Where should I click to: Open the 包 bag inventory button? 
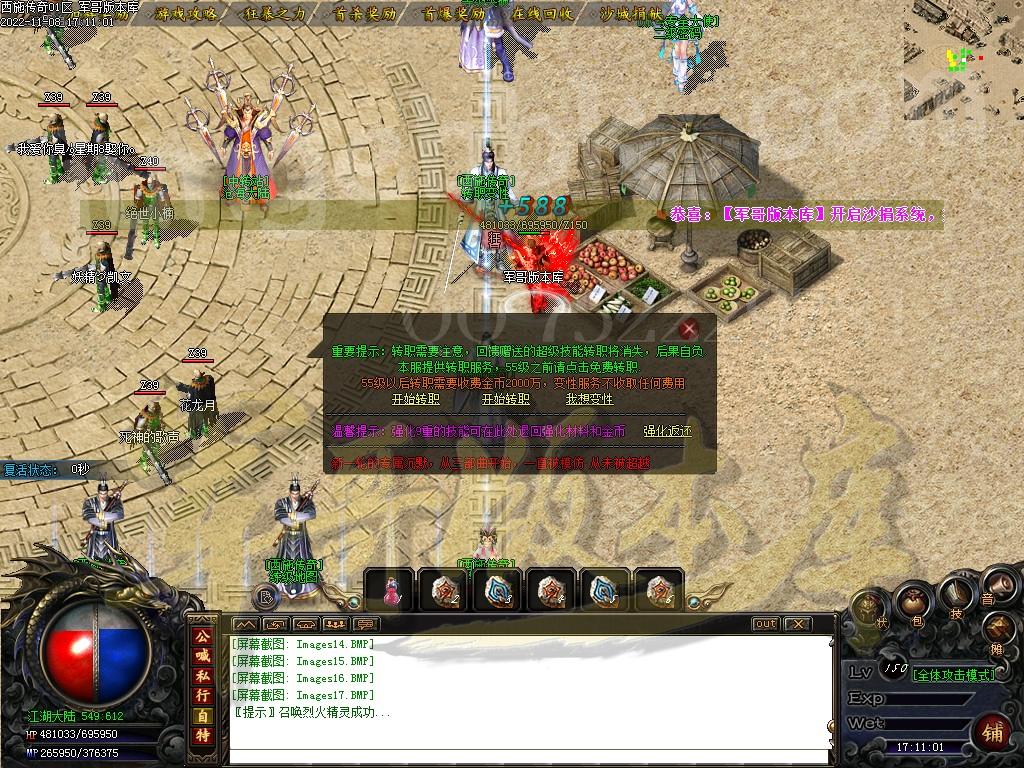912,603
